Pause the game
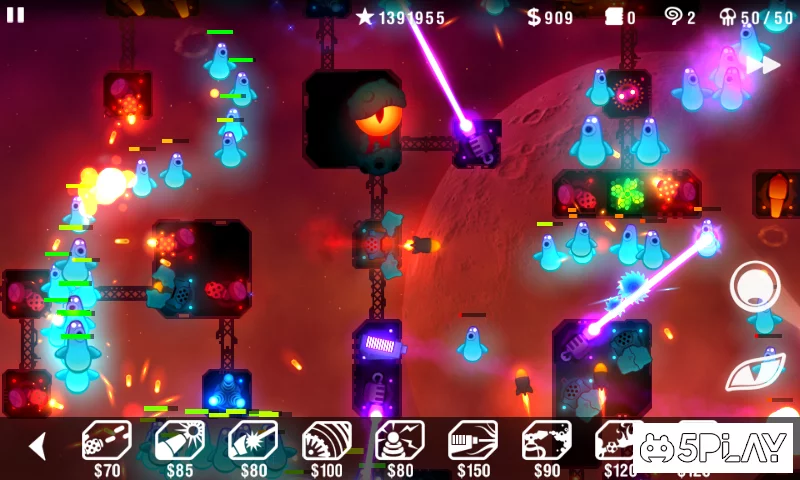The image size is (800, 480). point(15,15)
